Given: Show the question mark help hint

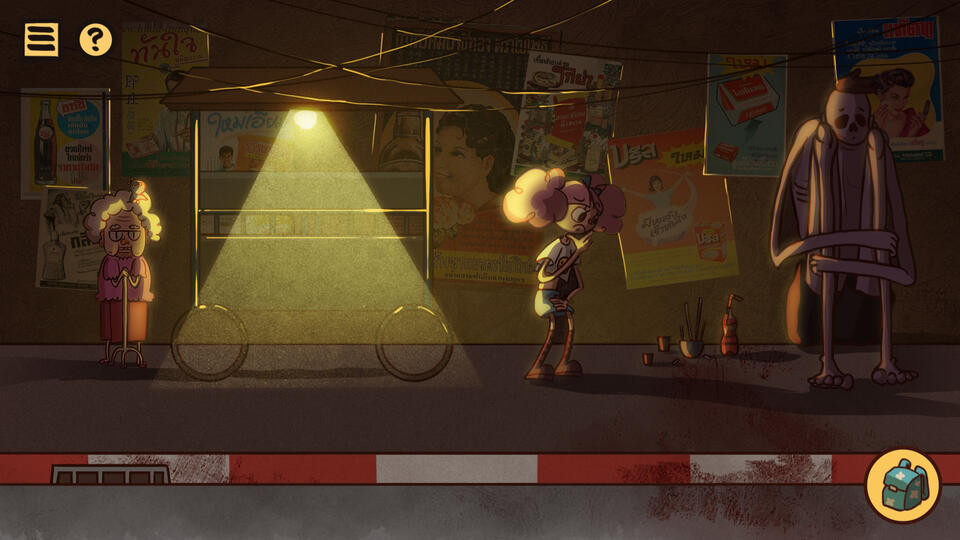Looking at the screenshot, I should coord(95,40).
